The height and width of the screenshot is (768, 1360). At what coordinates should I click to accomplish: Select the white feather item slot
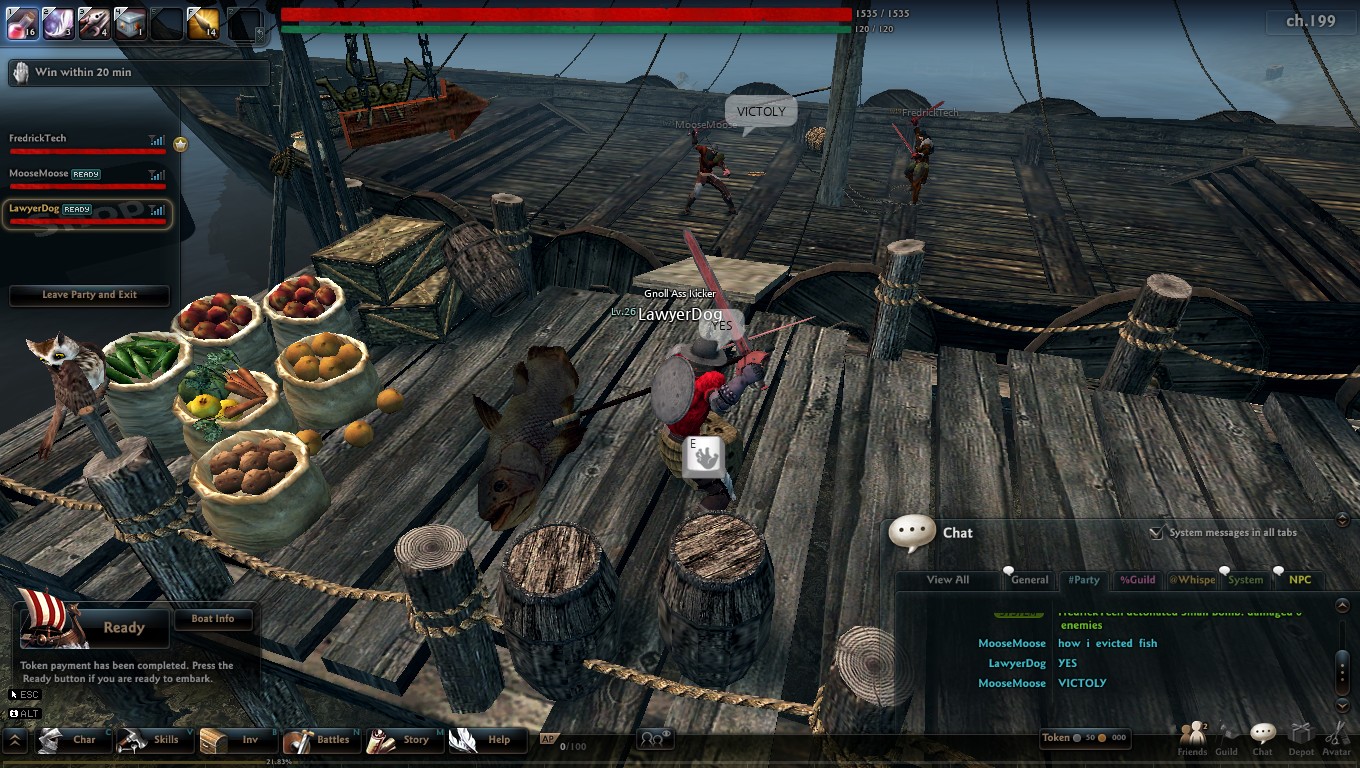point(57,23)
